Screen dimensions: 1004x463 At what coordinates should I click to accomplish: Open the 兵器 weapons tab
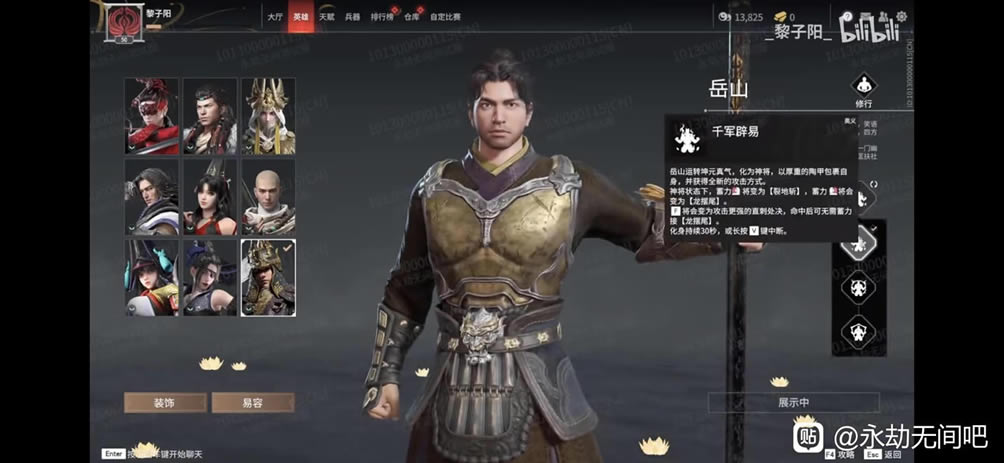[352, 17]
